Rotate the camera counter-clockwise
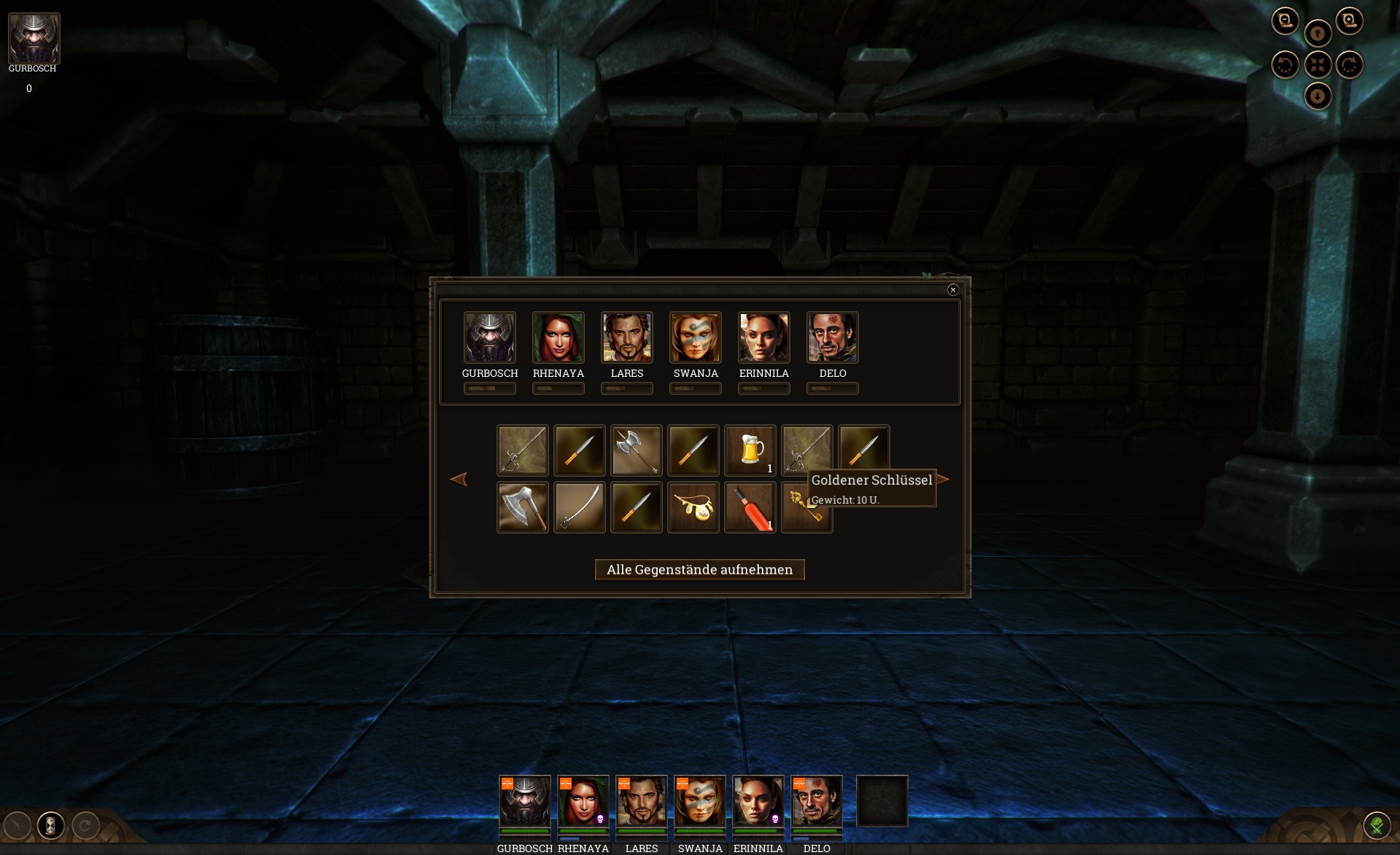The height and width of the screenshot is (855, 1400). click(x=1285, y=65)
